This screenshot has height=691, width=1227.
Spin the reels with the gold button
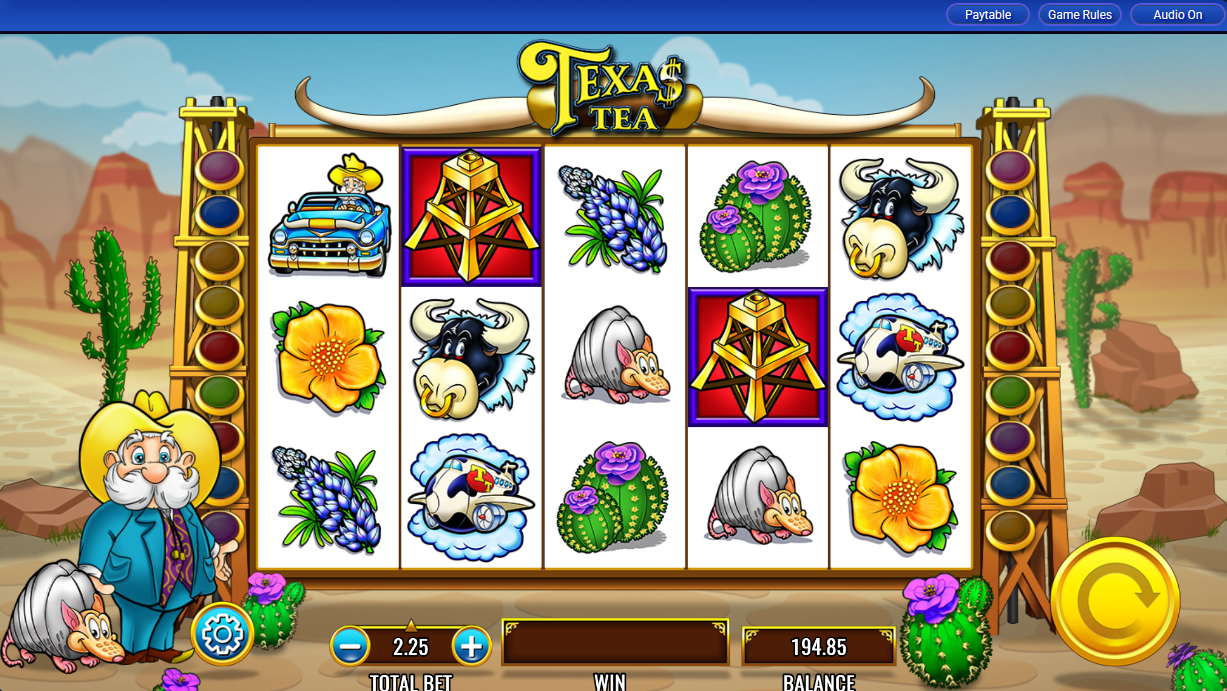click(1114, 600)
